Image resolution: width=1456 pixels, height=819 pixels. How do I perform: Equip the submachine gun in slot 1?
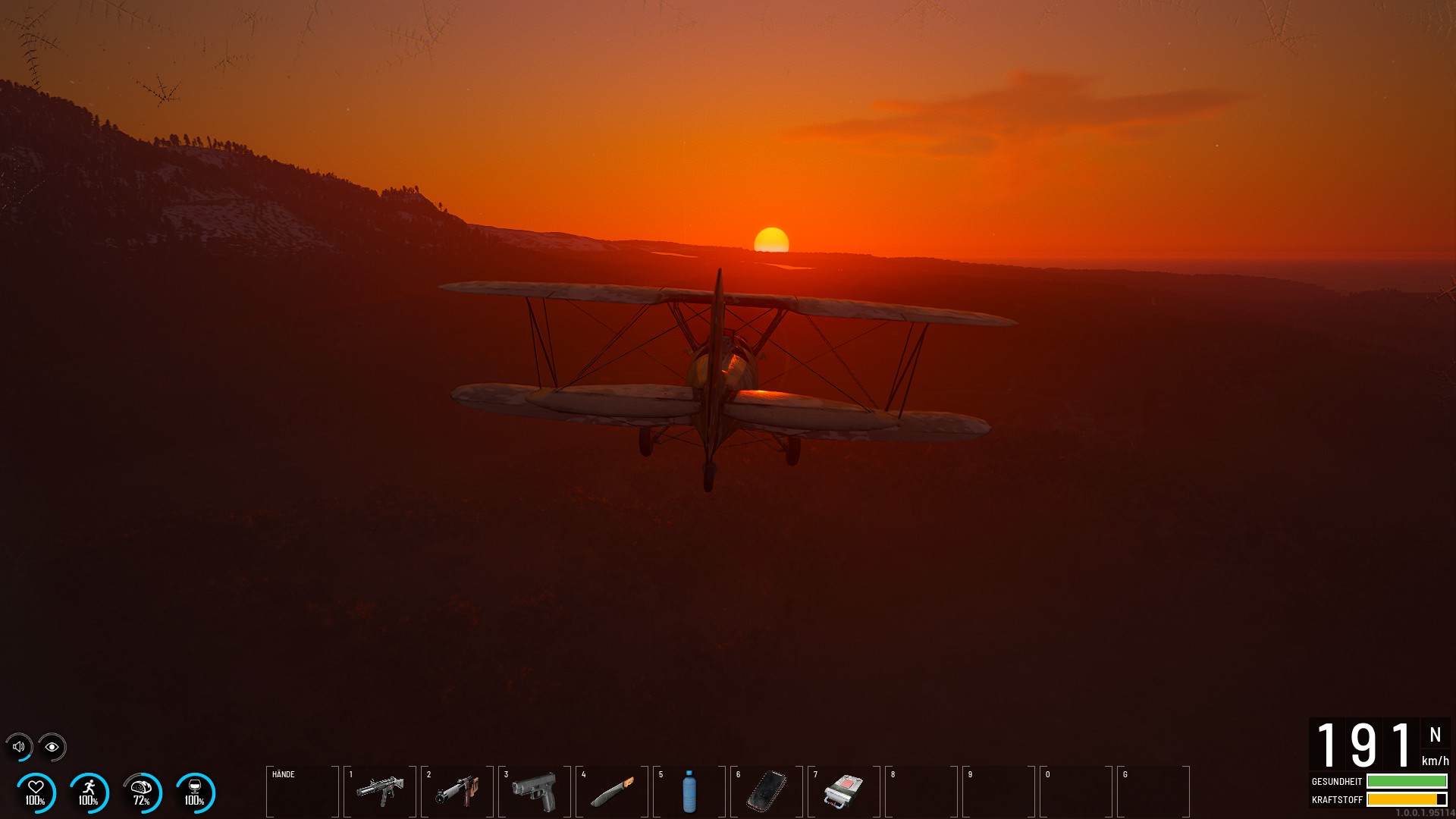pos(380,792)
